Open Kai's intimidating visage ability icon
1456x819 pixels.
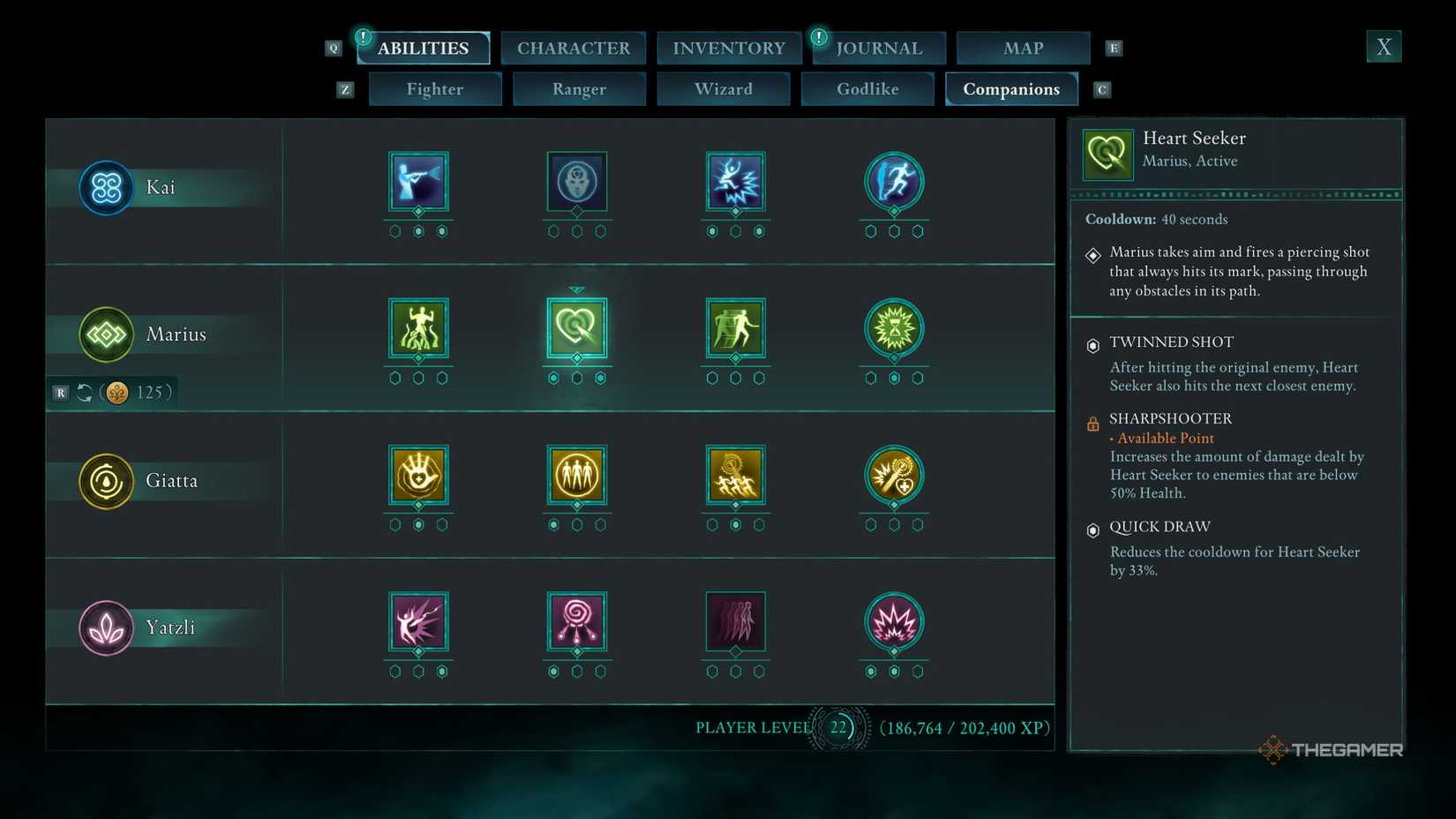[577, 182]
